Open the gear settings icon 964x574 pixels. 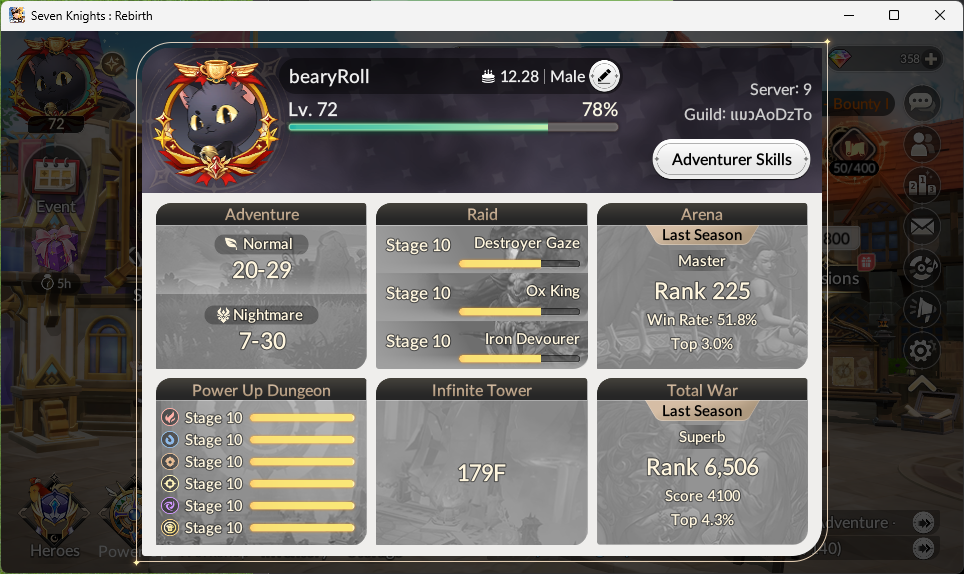[x=921, y=351]
